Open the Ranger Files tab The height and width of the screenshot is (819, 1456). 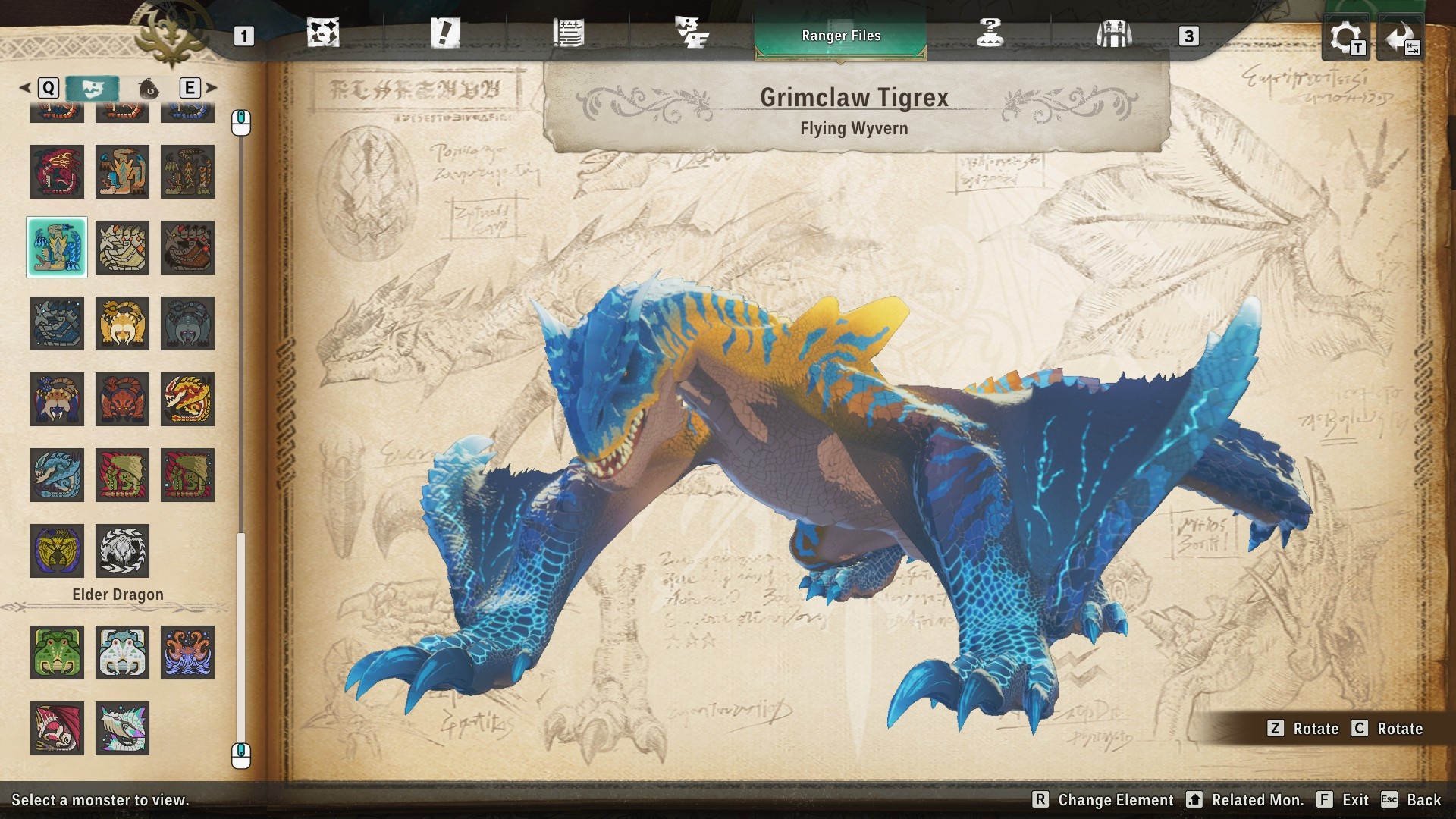pos(840,35)
